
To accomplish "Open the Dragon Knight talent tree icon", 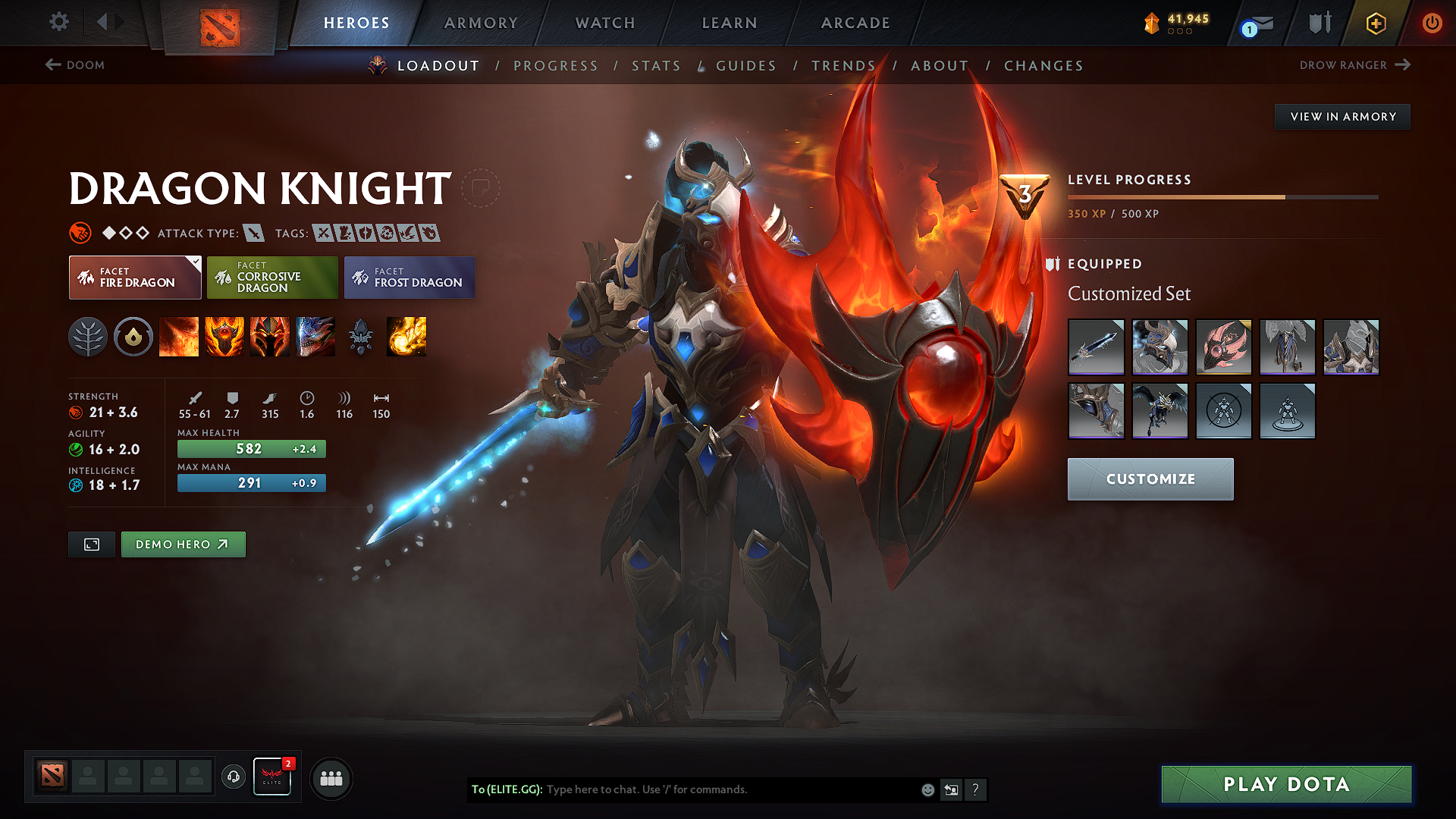I will coord(89,337).
